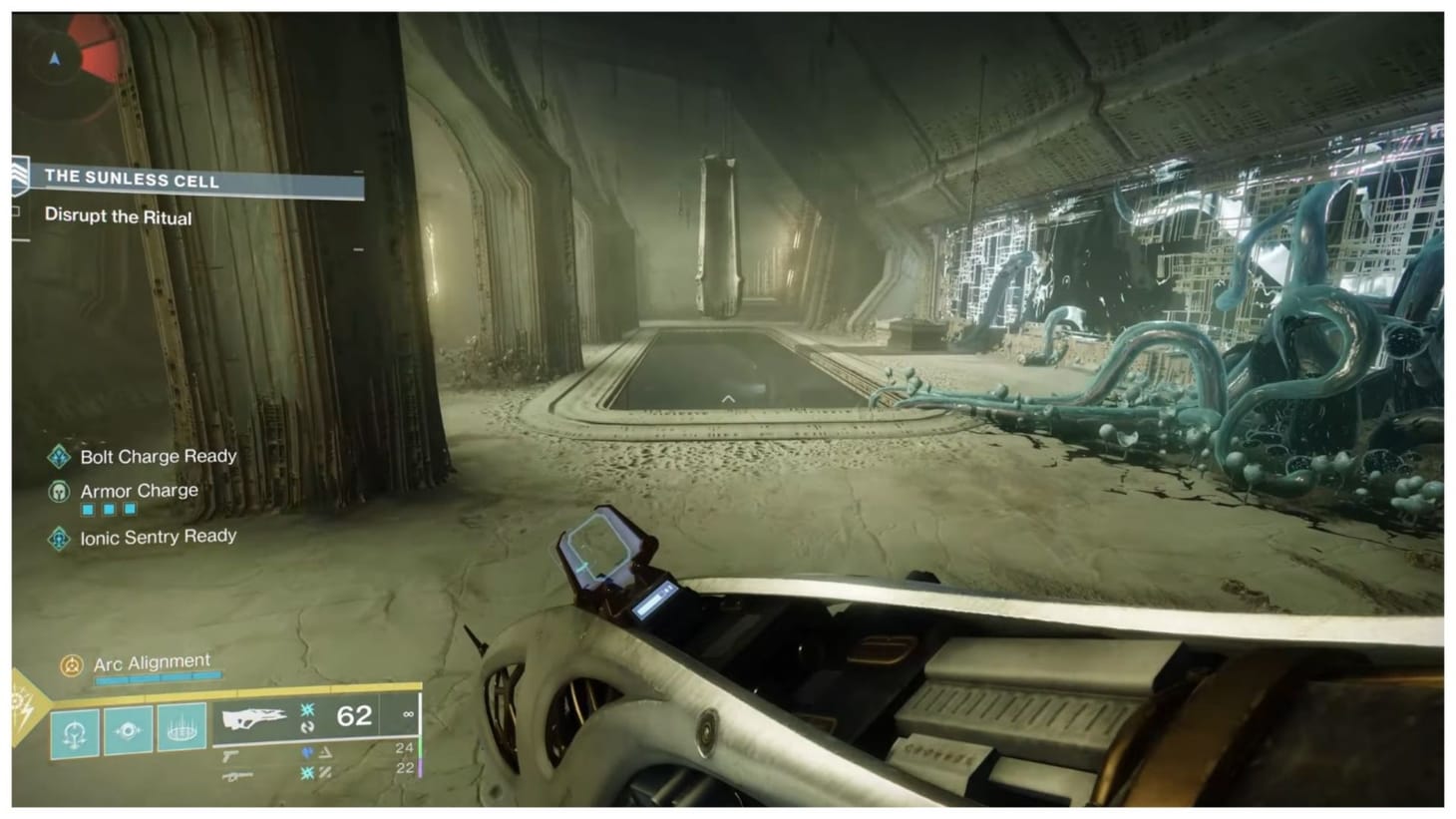Screen dimensions: 1456x819
Task: Select the Bolt Charge Ready buff icon
Action: tap(60, 457)
